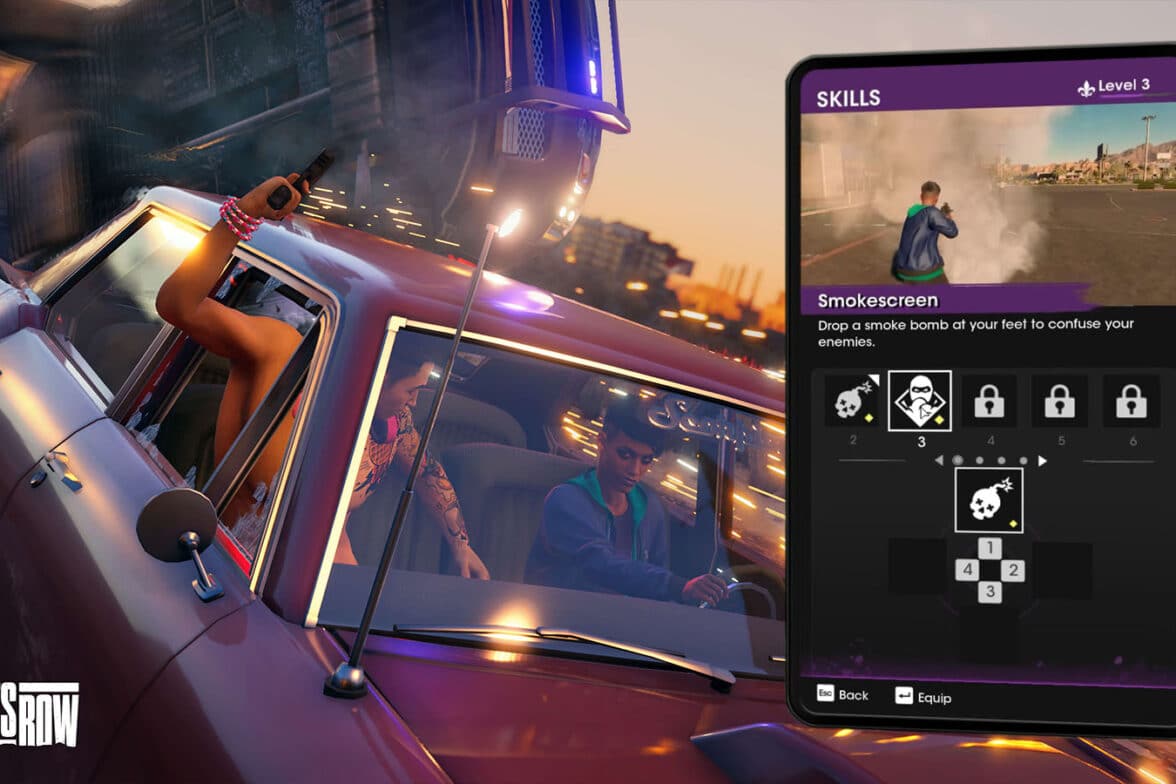Equip the selected skill
Image resolution: width=1176 pixels, height=784 pixels.
pos(923,696)
